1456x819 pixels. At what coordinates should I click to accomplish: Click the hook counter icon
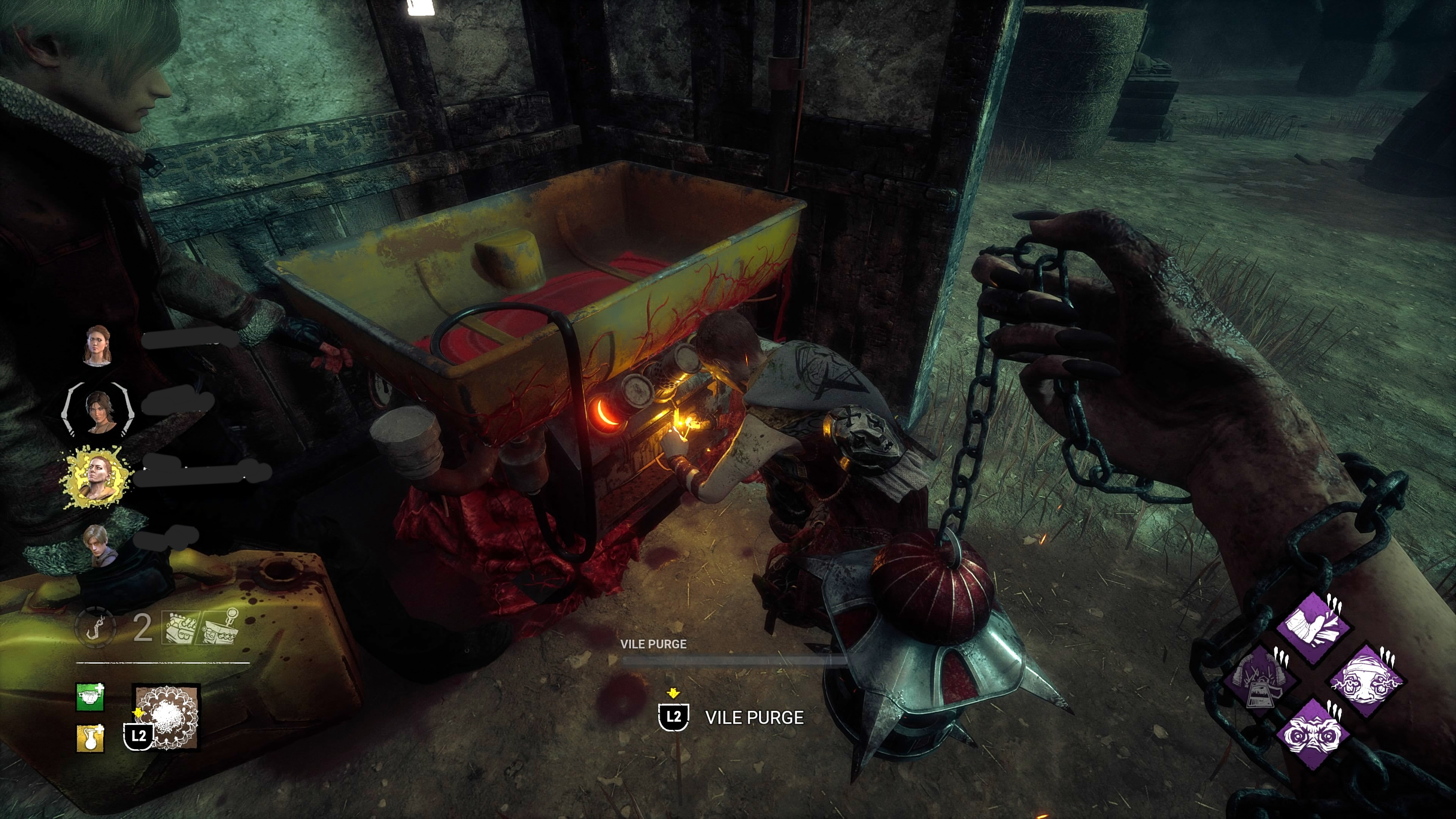(96, 628)
